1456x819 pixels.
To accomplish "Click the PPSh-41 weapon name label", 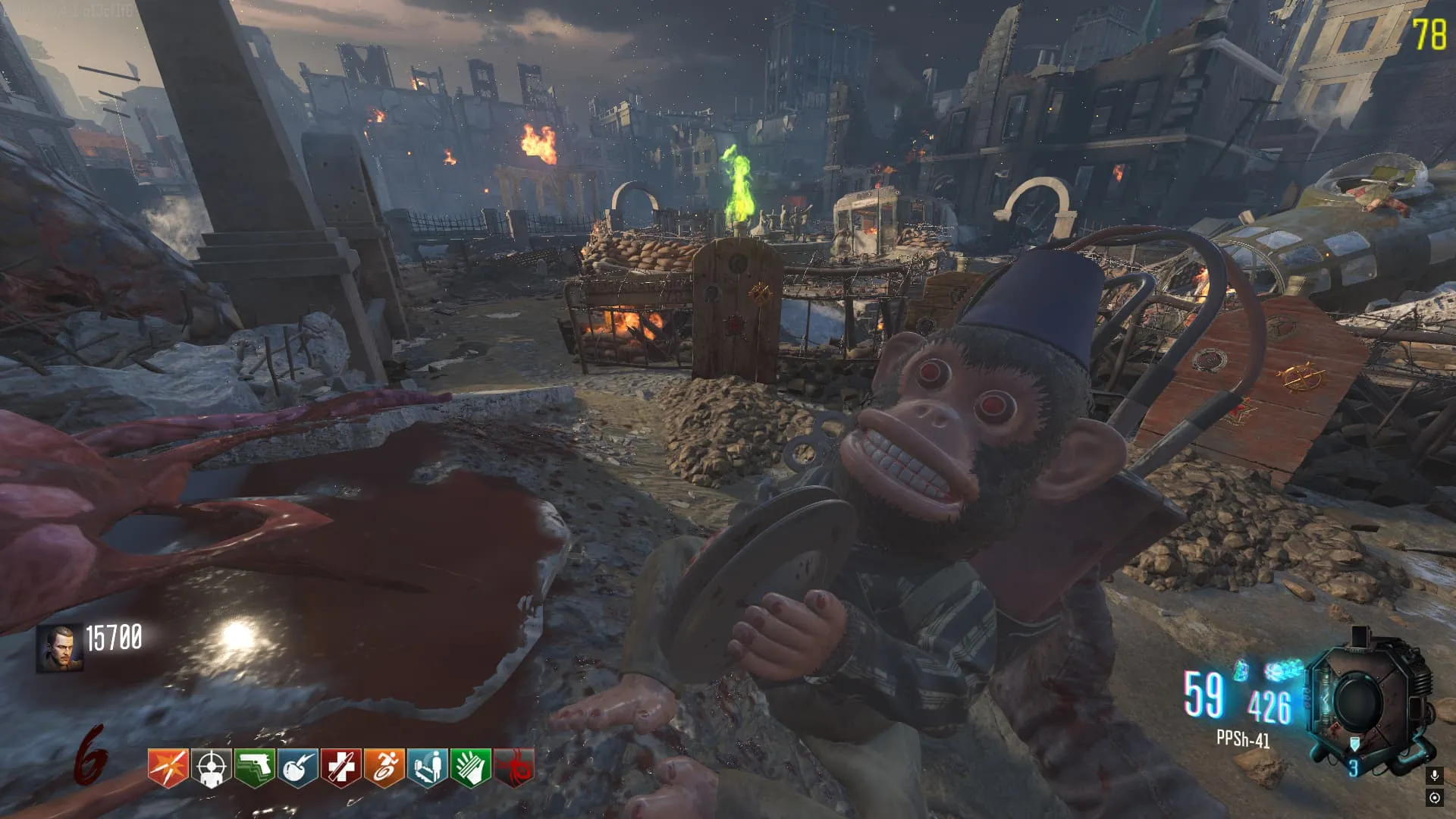I will (x=1242, y=739).
